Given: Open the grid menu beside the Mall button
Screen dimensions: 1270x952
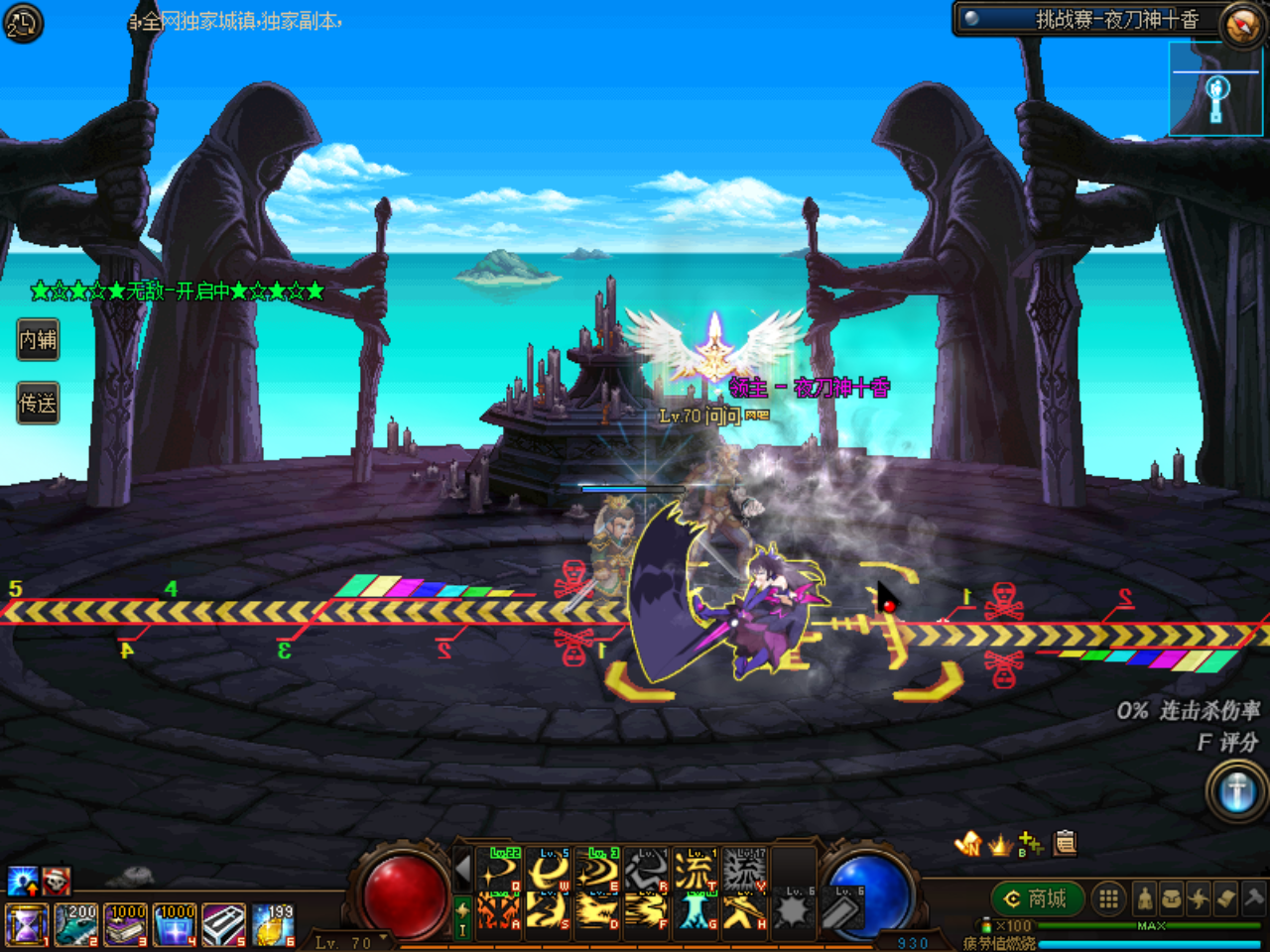Looking at the screenshot, I should point(1108,899).
